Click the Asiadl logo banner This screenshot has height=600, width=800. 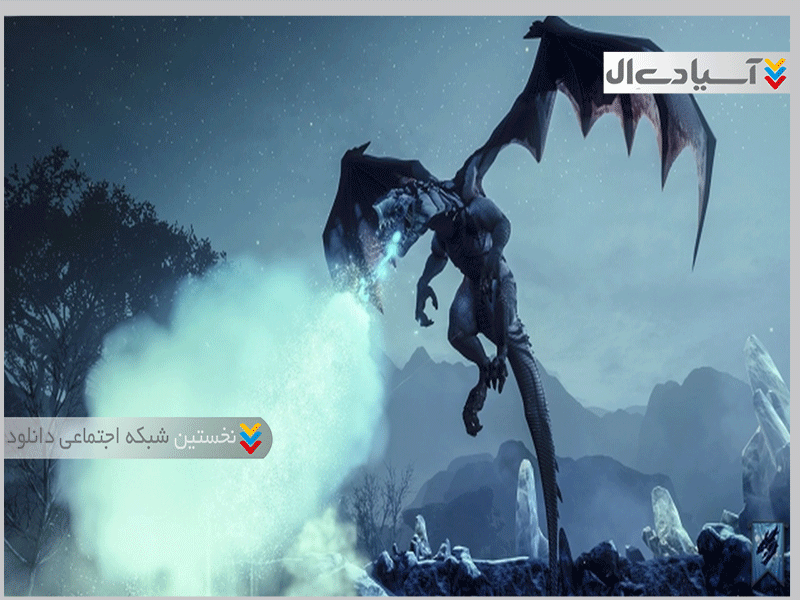696,73
